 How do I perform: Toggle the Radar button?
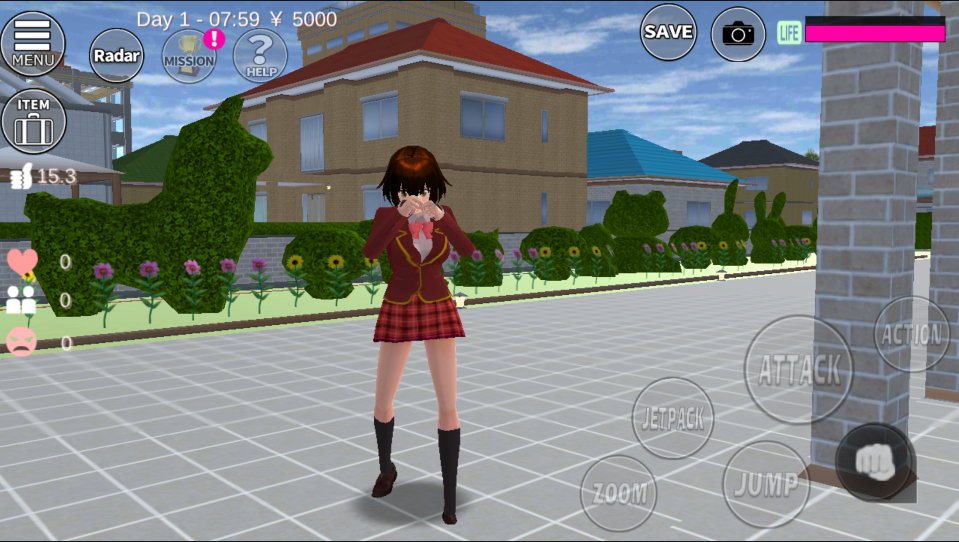116,55
